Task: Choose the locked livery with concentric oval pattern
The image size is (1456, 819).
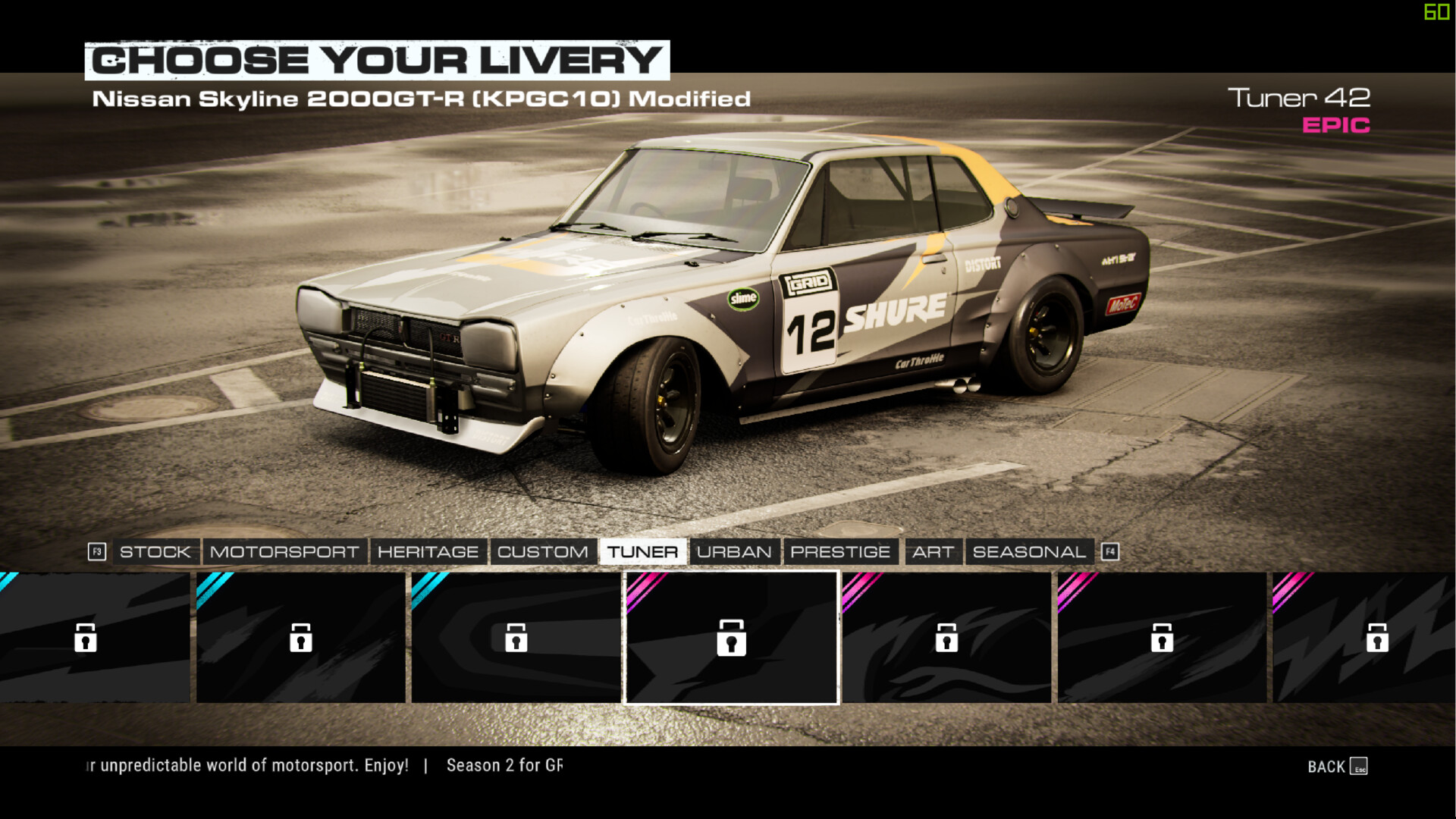Action: tap(516, 638)
